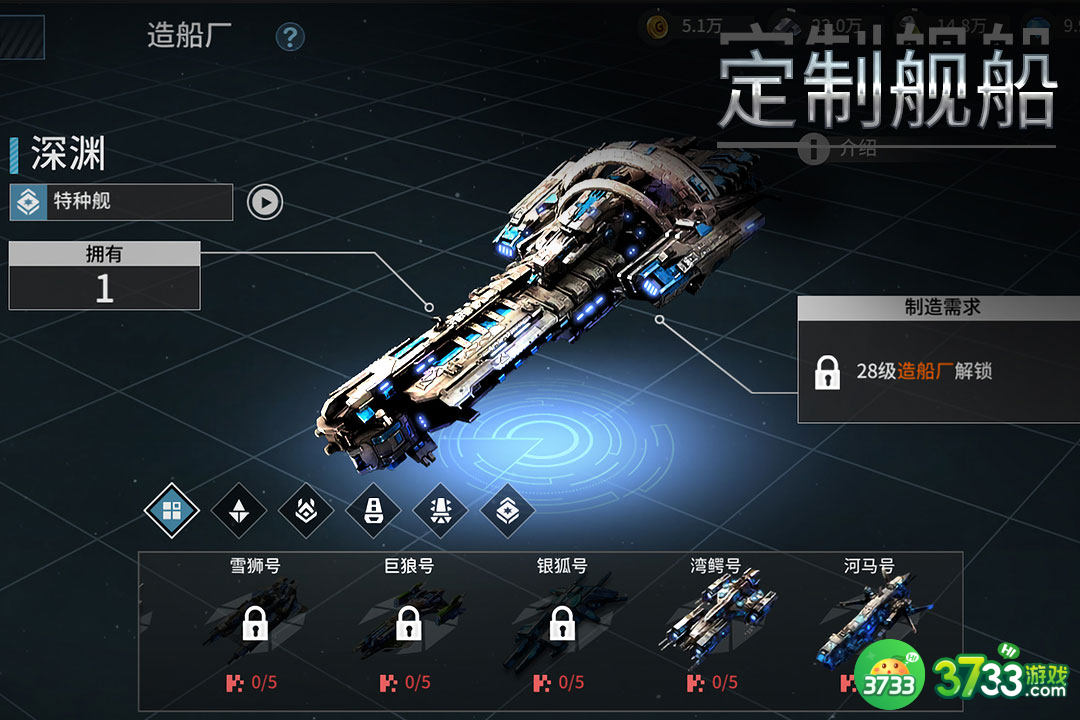The width and height of the screenshot is (1080, 720).
Task: Choose the horned-emblem ship class filter
Action: (306, 512)
